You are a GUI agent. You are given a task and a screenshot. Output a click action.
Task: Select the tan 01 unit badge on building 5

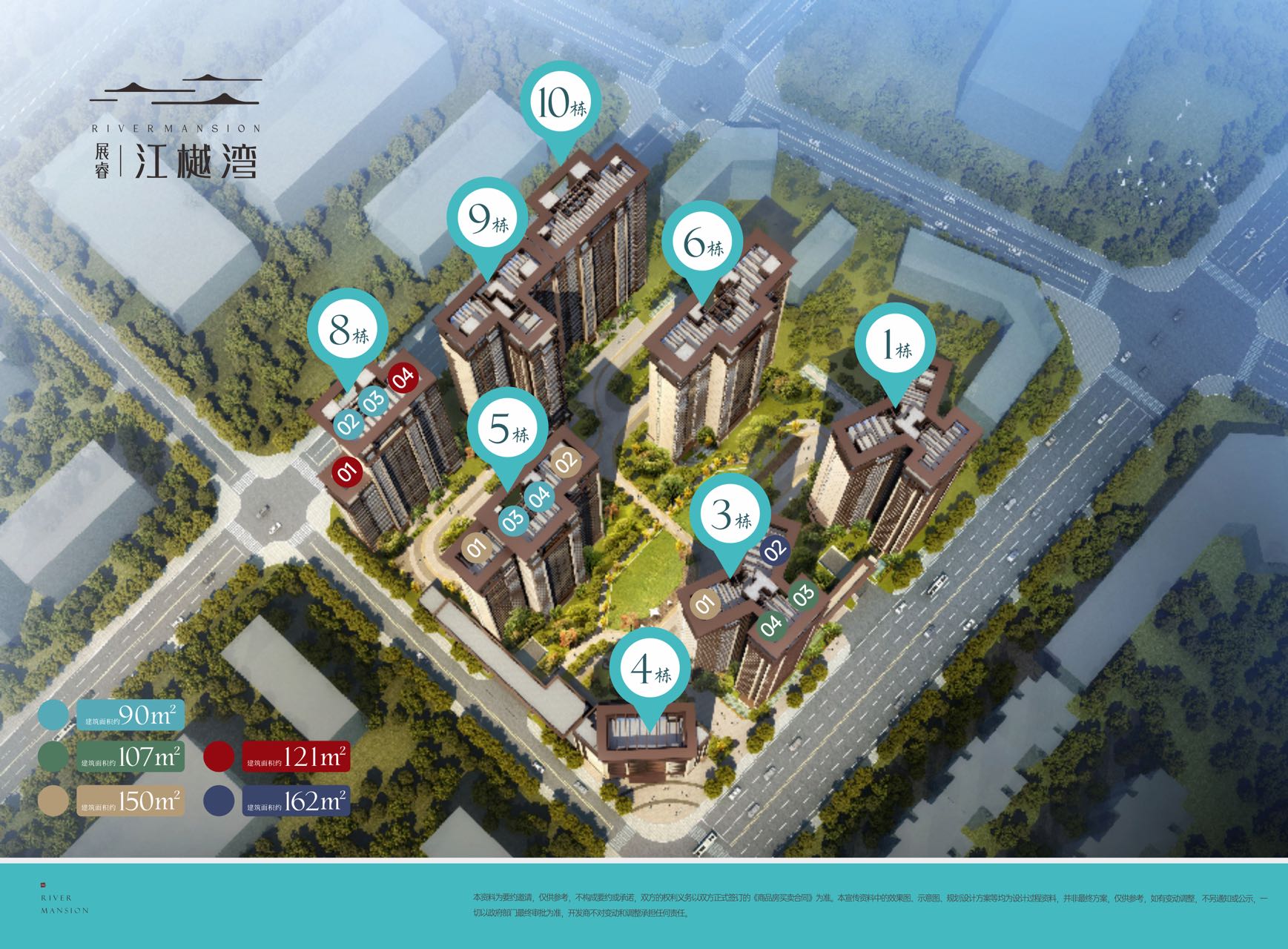(476, 549)
